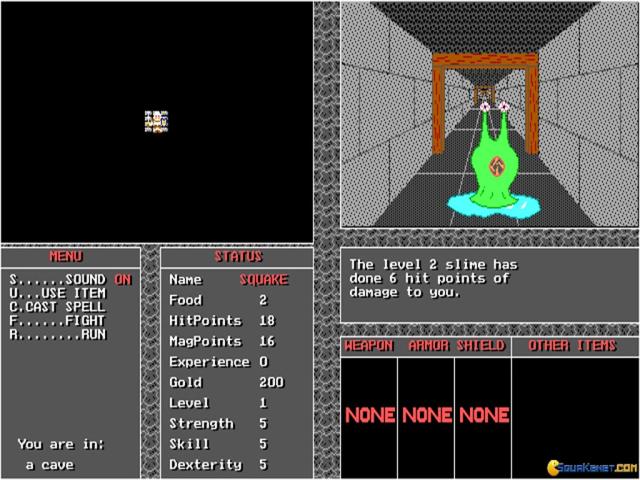Screen dimensions: 640x480
Task: Select the Run command
Action: click(59, 335)
